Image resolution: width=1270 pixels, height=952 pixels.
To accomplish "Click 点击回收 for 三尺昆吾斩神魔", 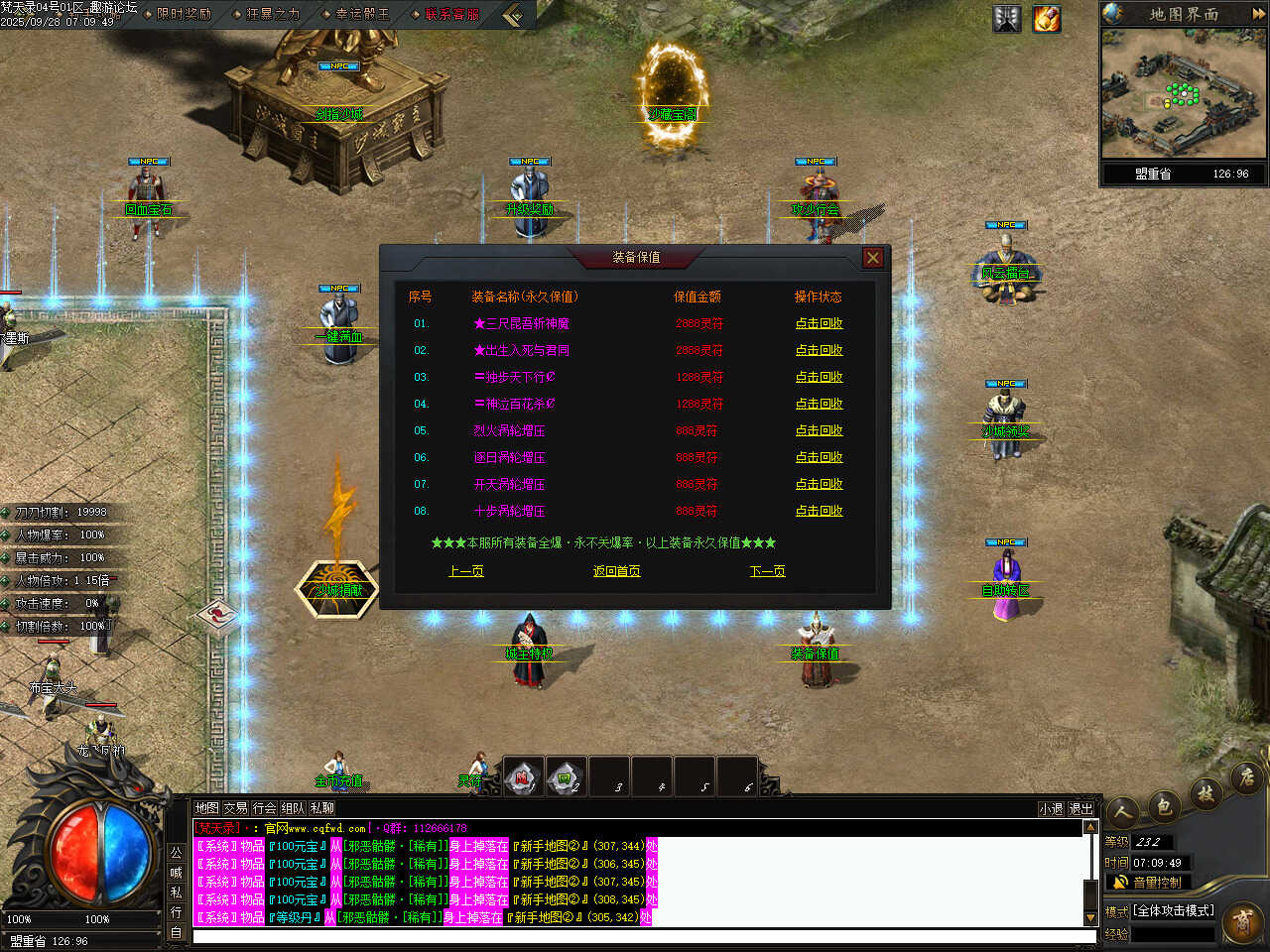I will pos(819,323).
